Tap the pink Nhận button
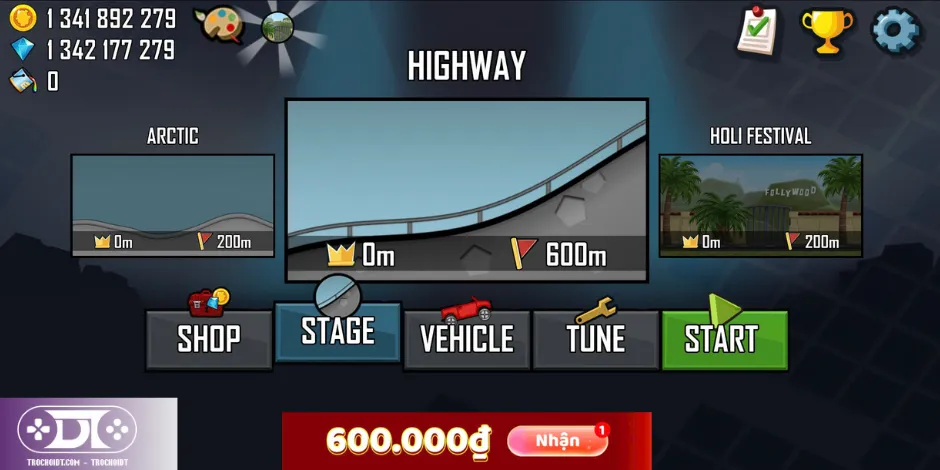Image resolution: width=940 pixels, height=470 pixels. (x=557, y=440)
